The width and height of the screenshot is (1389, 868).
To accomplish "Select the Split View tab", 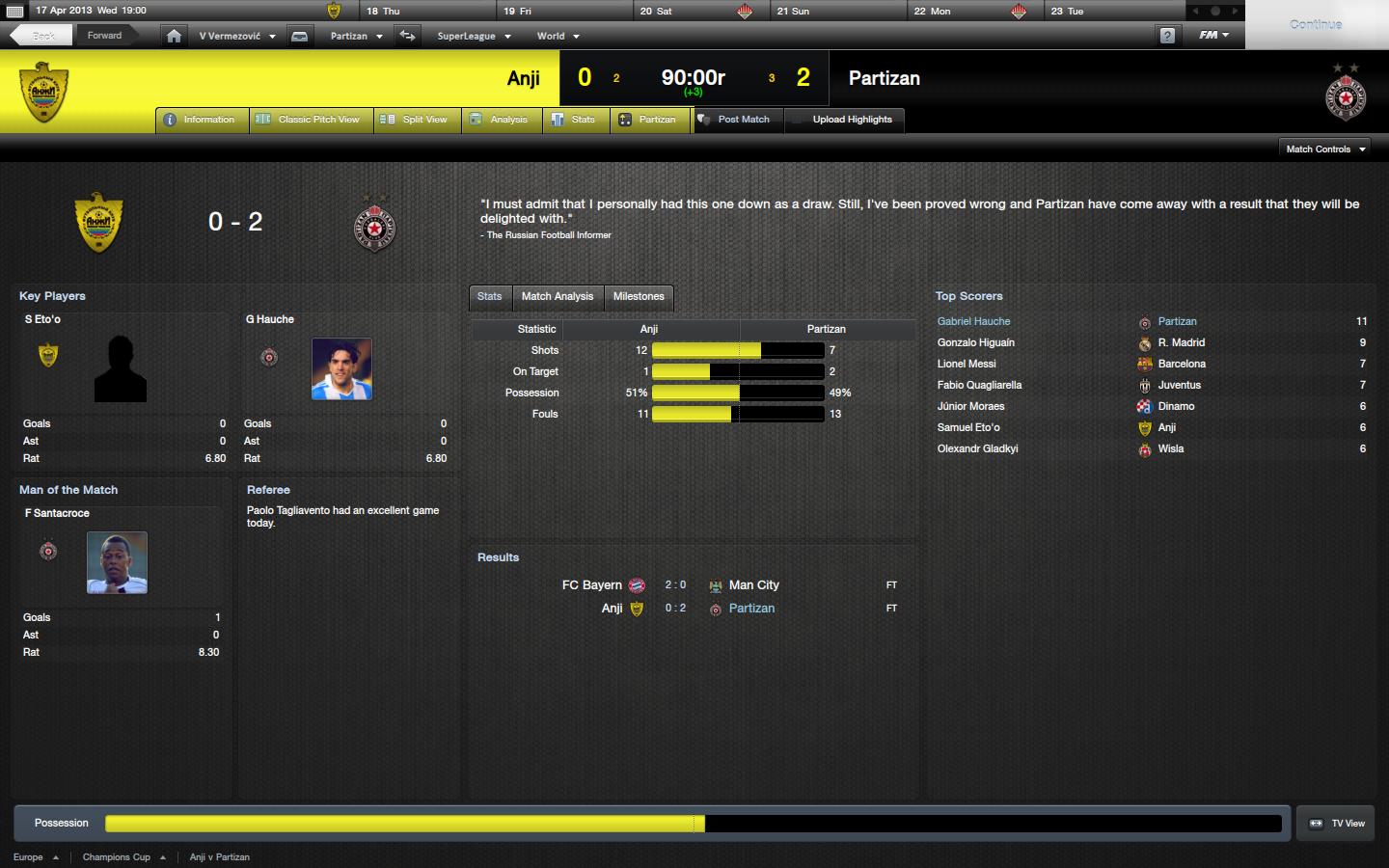I will point(416,120).
